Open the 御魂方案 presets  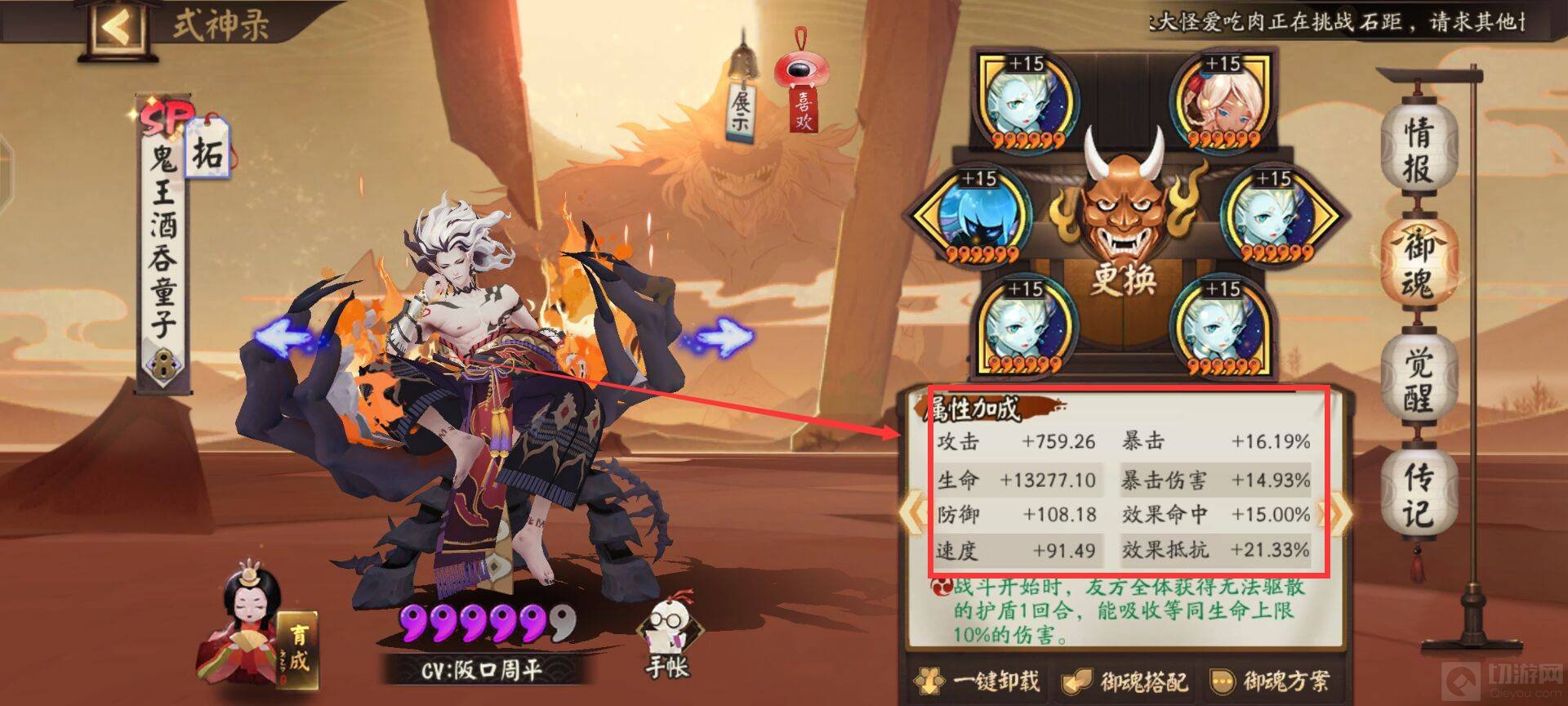pyautogui.click(x=1271, y=681)
